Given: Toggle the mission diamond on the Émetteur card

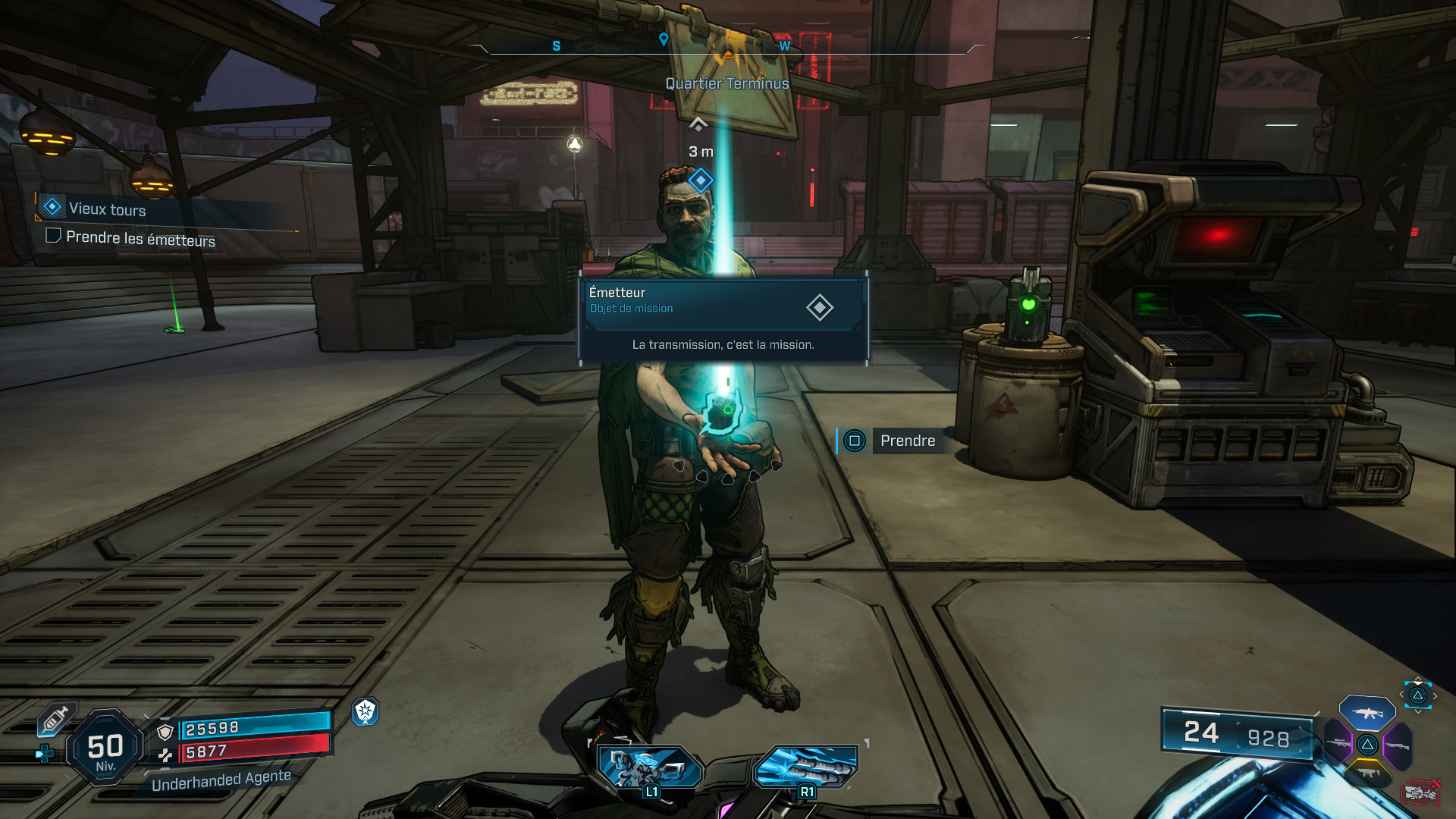Looking at the screenshot, I should click(819, 308).
